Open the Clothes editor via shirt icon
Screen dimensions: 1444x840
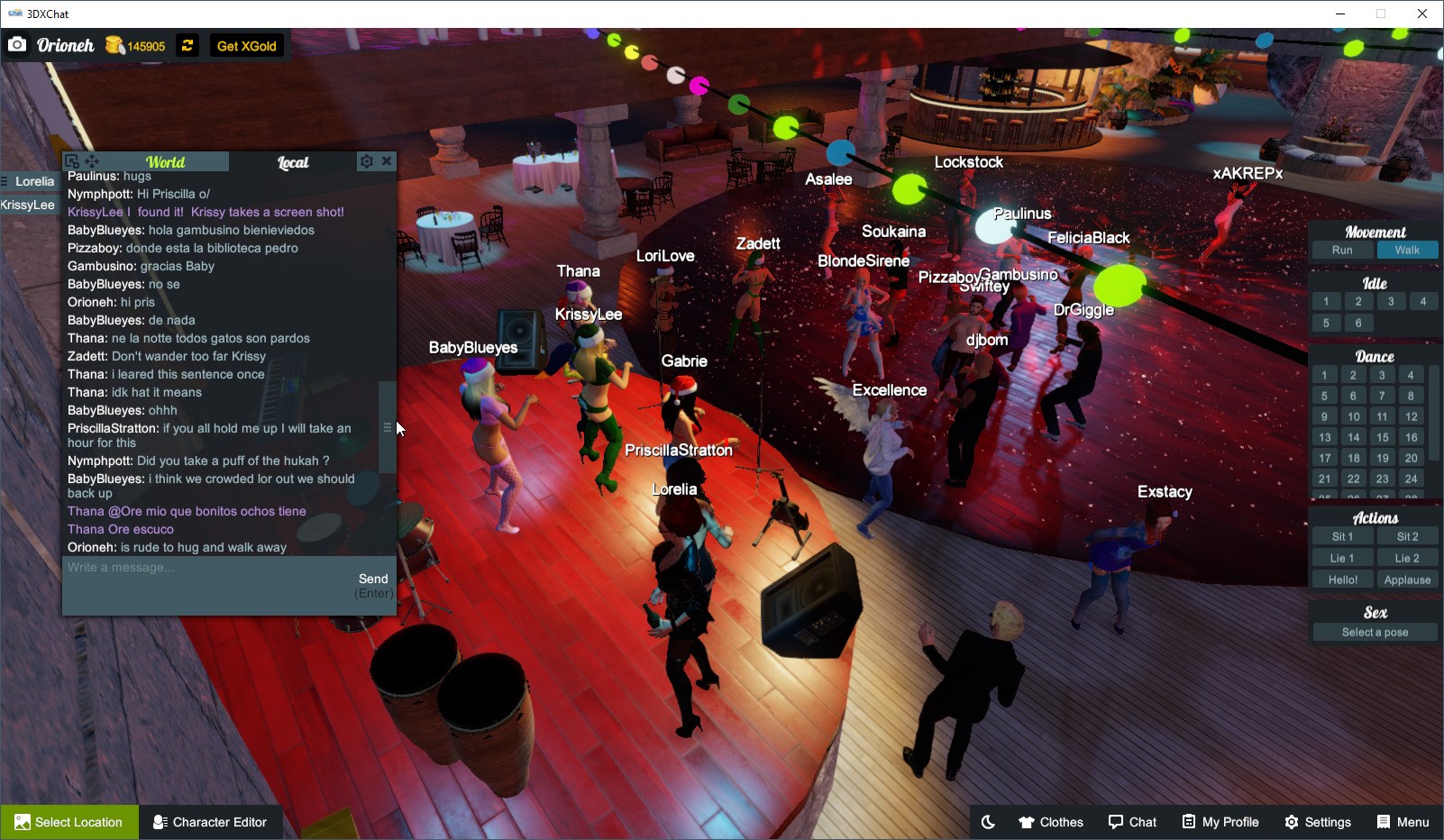(x=1050, y=821)
